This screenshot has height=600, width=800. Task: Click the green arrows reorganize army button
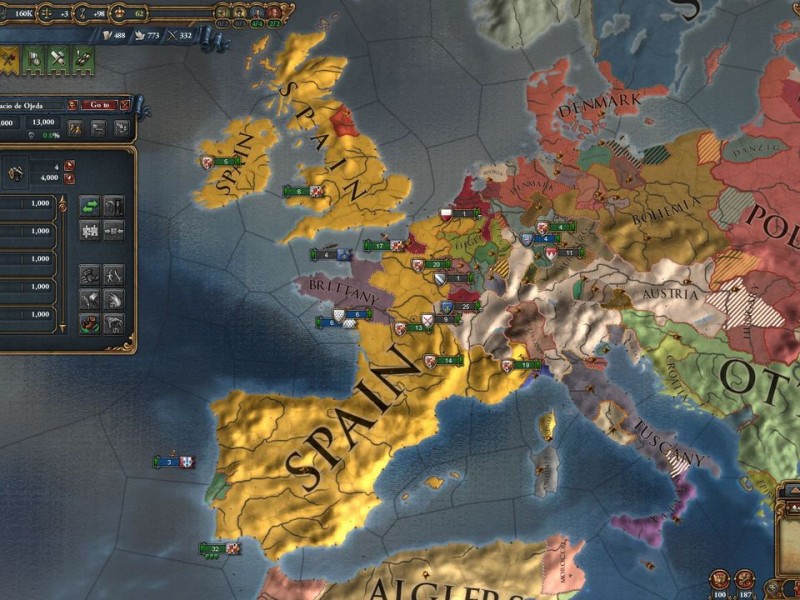coord(89,205)
